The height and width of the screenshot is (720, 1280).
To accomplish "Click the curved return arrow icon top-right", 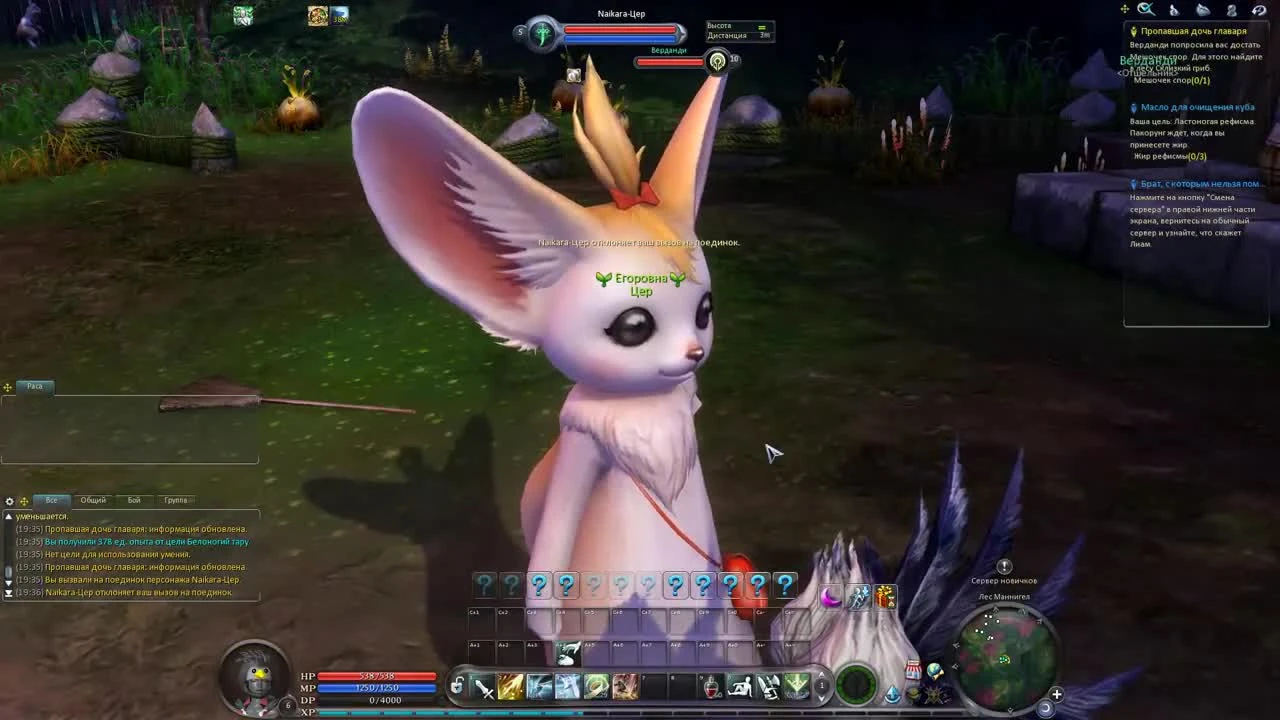I will (x=1258, y=10).
